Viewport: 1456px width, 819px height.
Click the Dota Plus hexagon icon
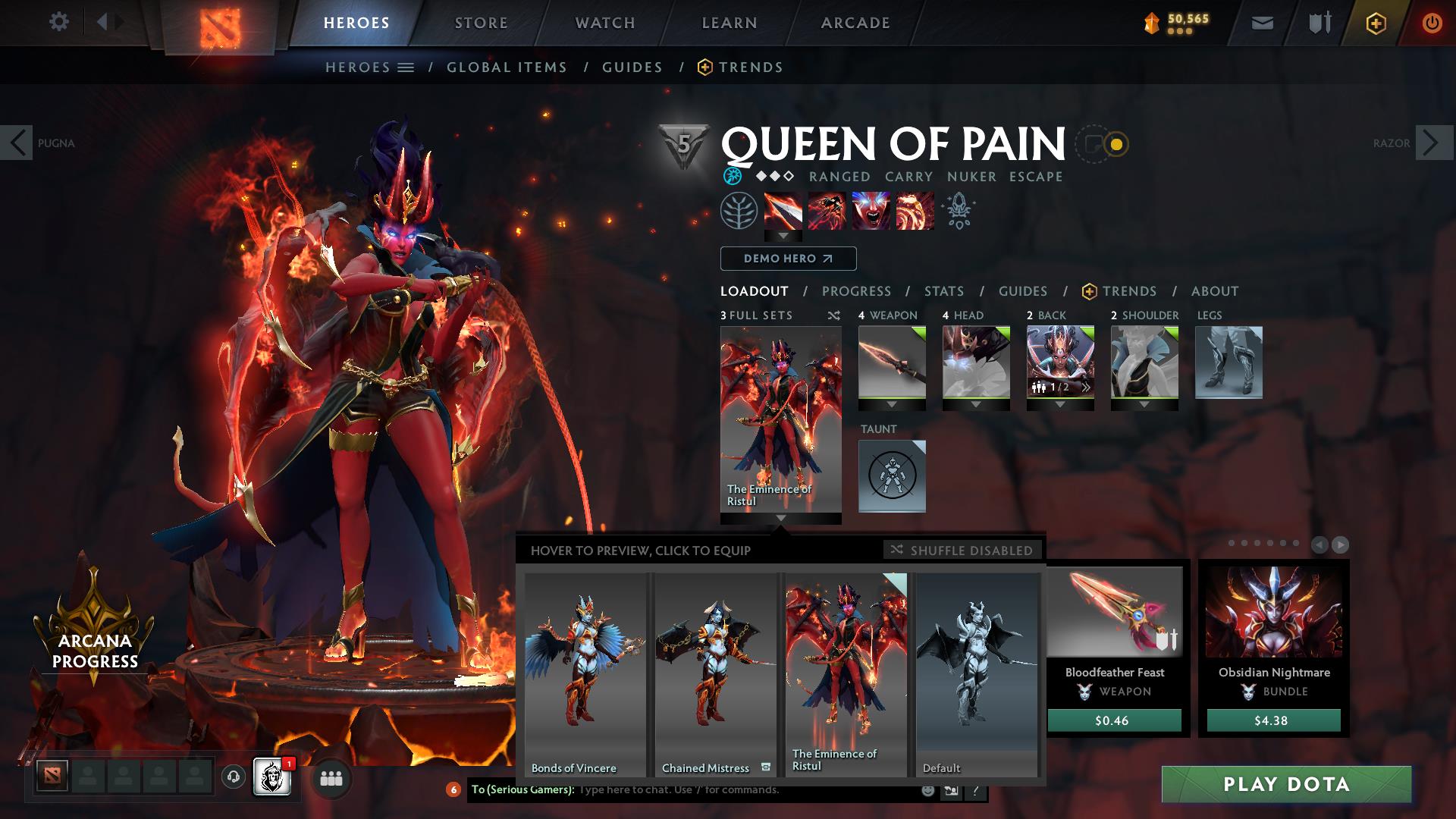coord(1376,23)
